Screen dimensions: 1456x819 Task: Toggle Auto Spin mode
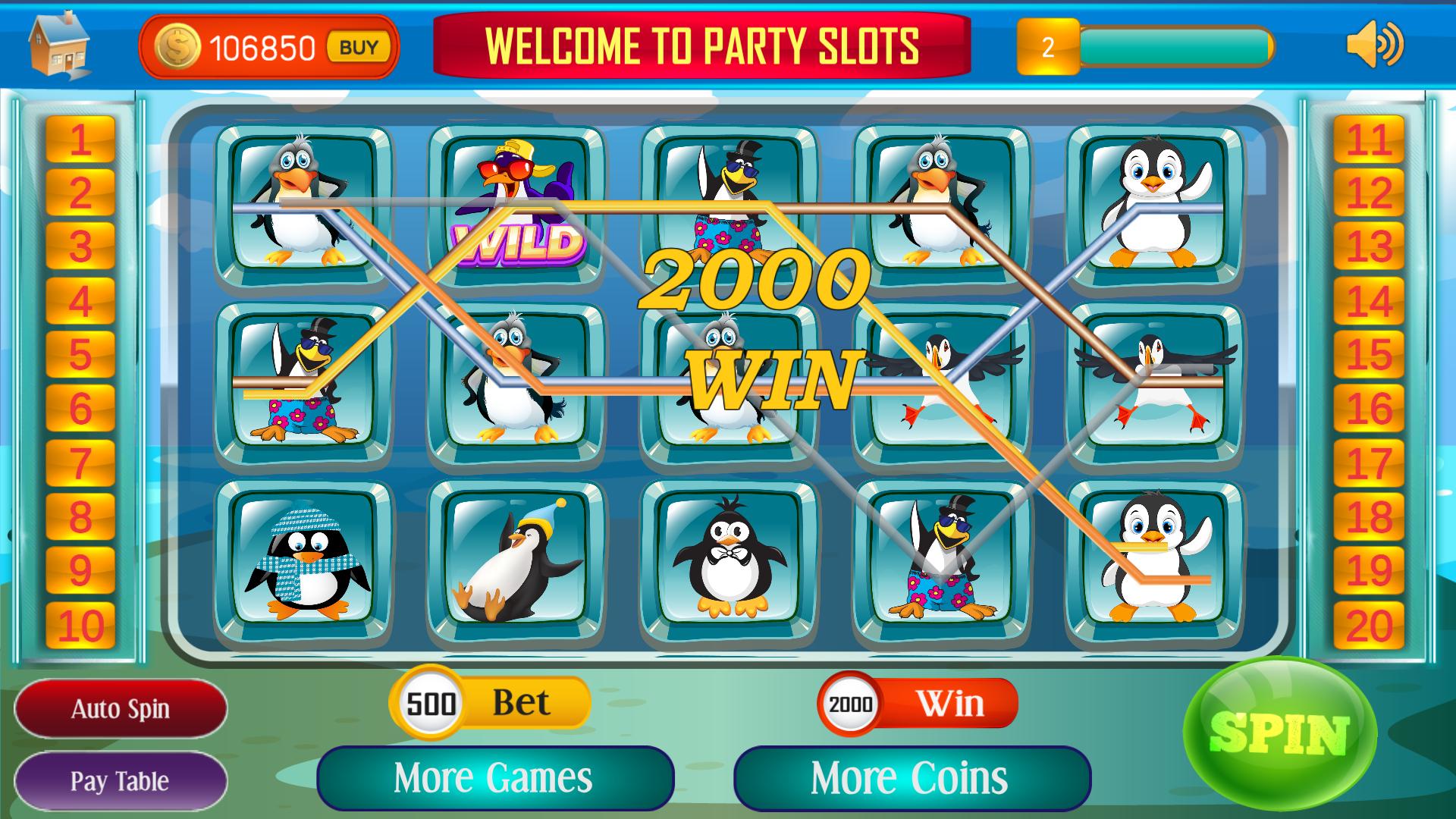pos(121,708)
